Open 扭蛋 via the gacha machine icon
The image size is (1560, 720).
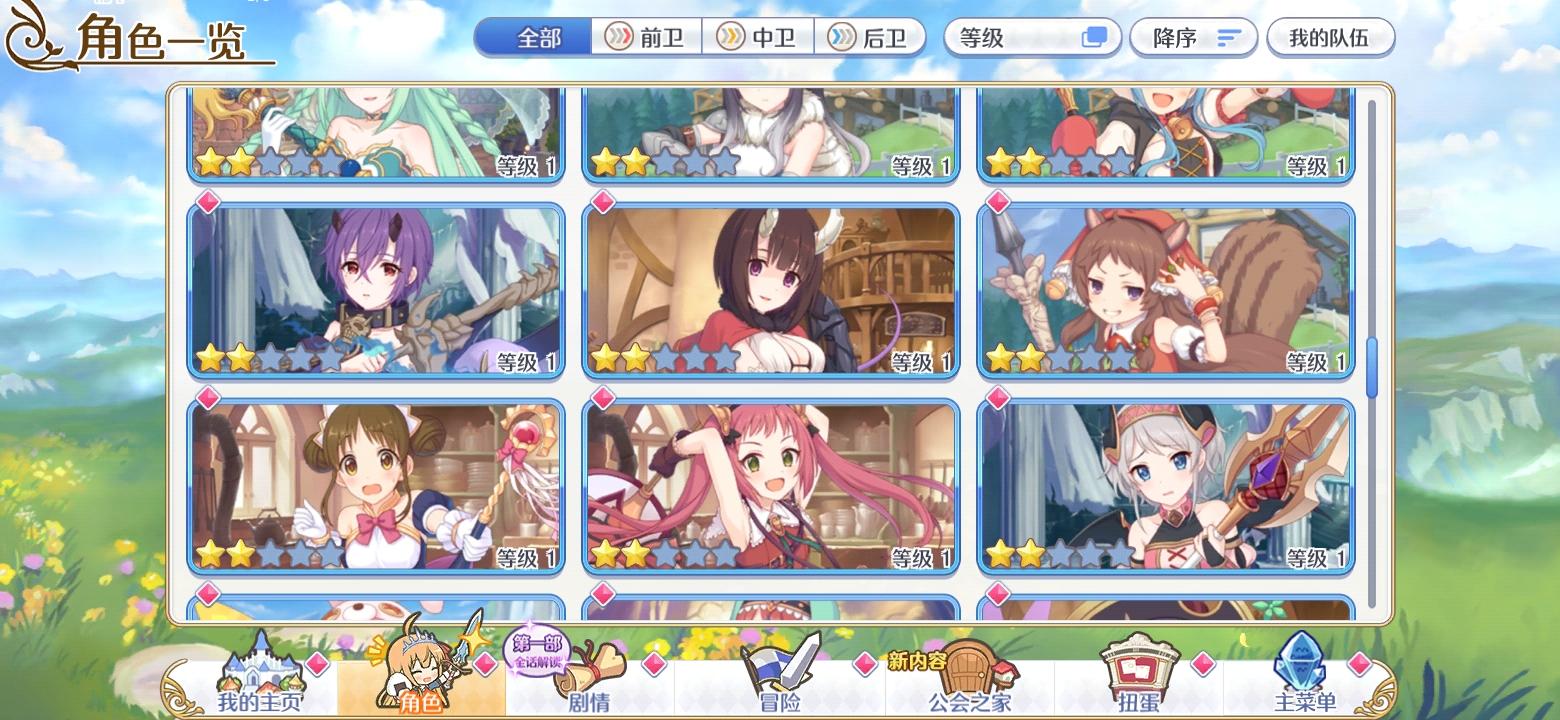[x=1140, y=665]
